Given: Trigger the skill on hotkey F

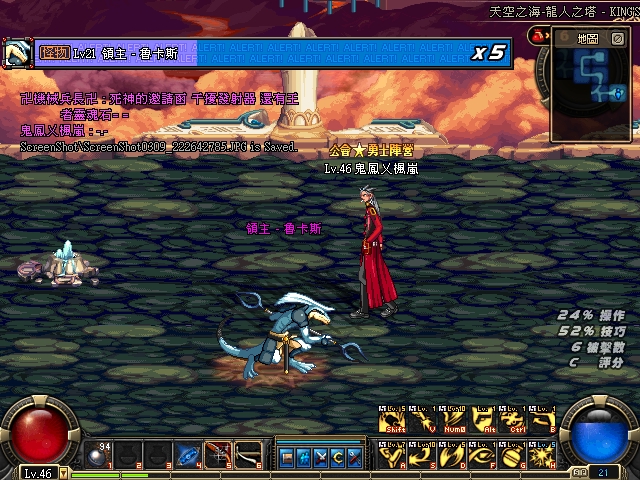Looking at the screenshot, I should [484, 452].
